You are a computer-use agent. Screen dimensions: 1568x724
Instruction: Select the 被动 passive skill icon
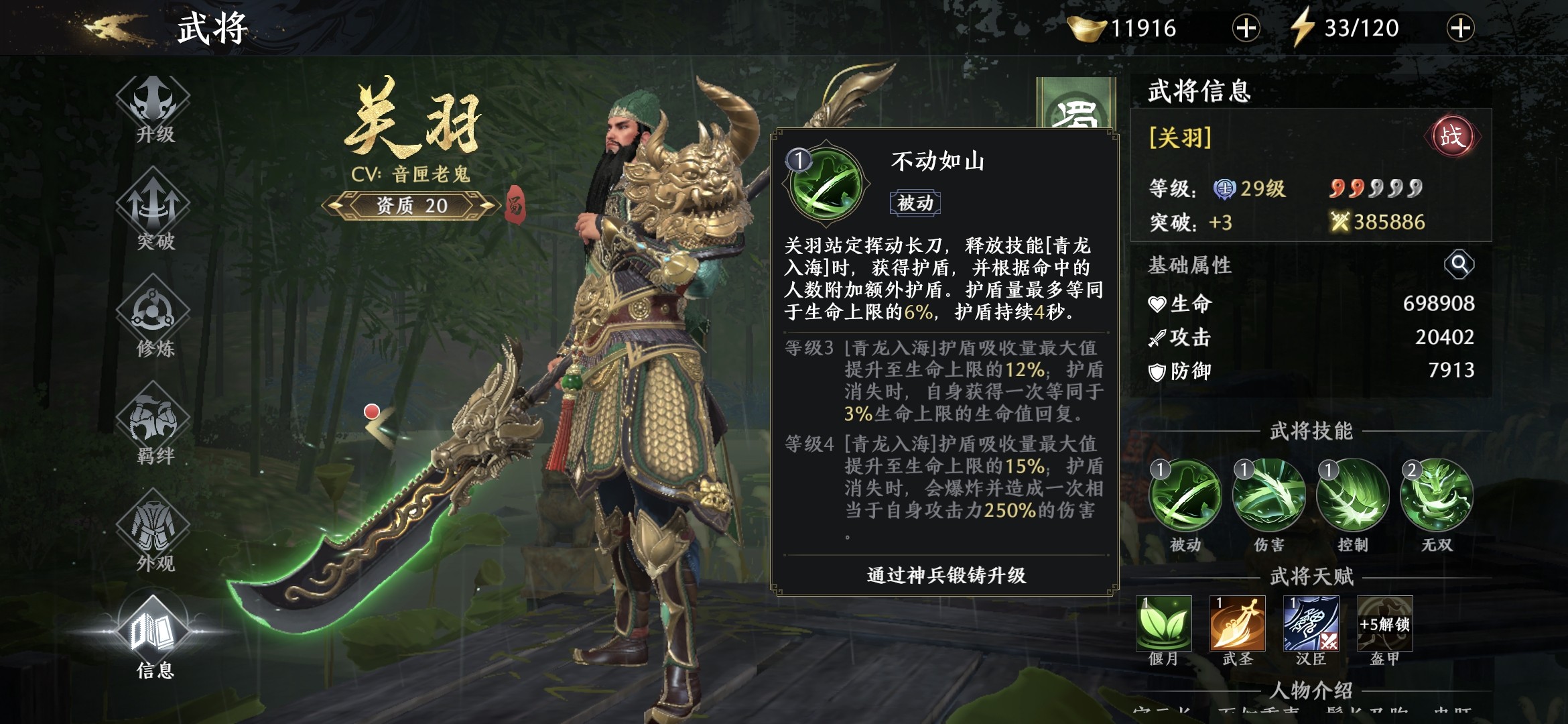click(1185, 496)
